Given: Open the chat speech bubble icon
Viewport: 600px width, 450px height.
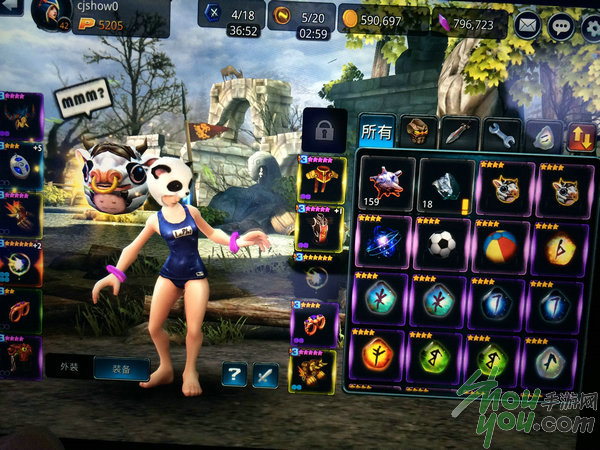Looking at the screenshot, I should click(561, 25).
